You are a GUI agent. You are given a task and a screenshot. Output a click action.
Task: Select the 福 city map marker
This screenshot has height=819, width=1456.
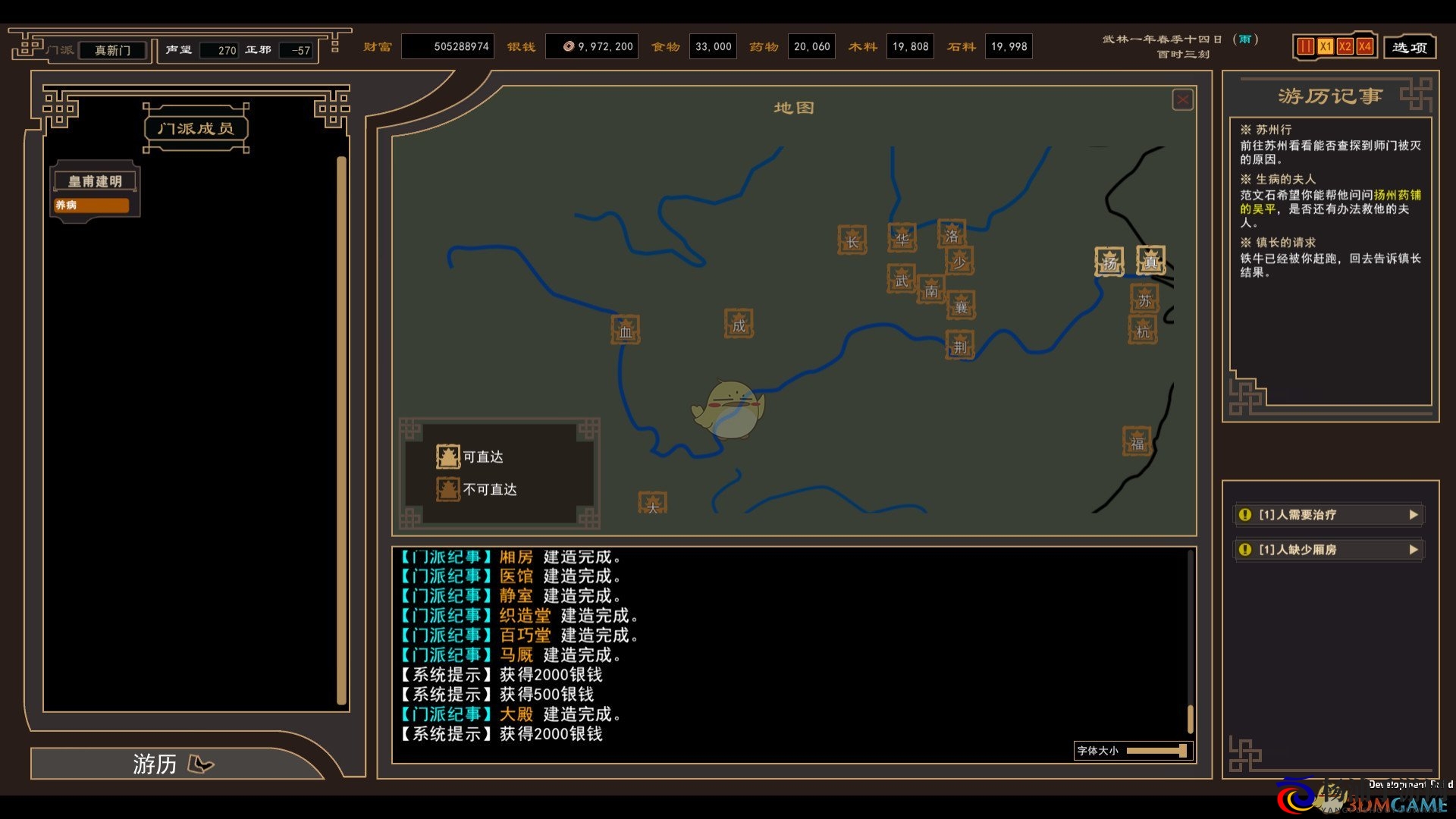pos(1137,442)
